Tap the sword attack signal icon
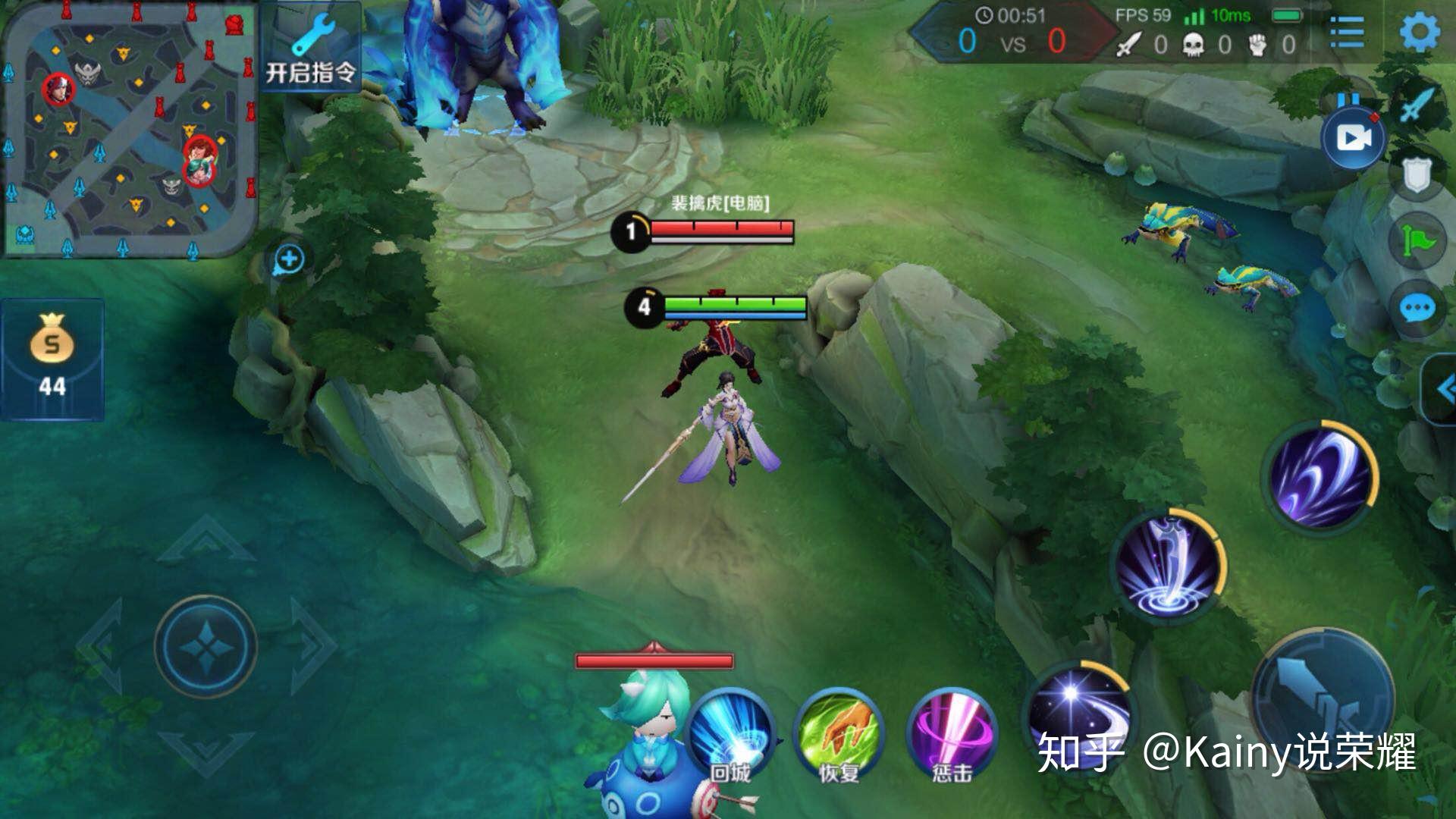This screenshot has width=1456, height=819. point(1417,106)
